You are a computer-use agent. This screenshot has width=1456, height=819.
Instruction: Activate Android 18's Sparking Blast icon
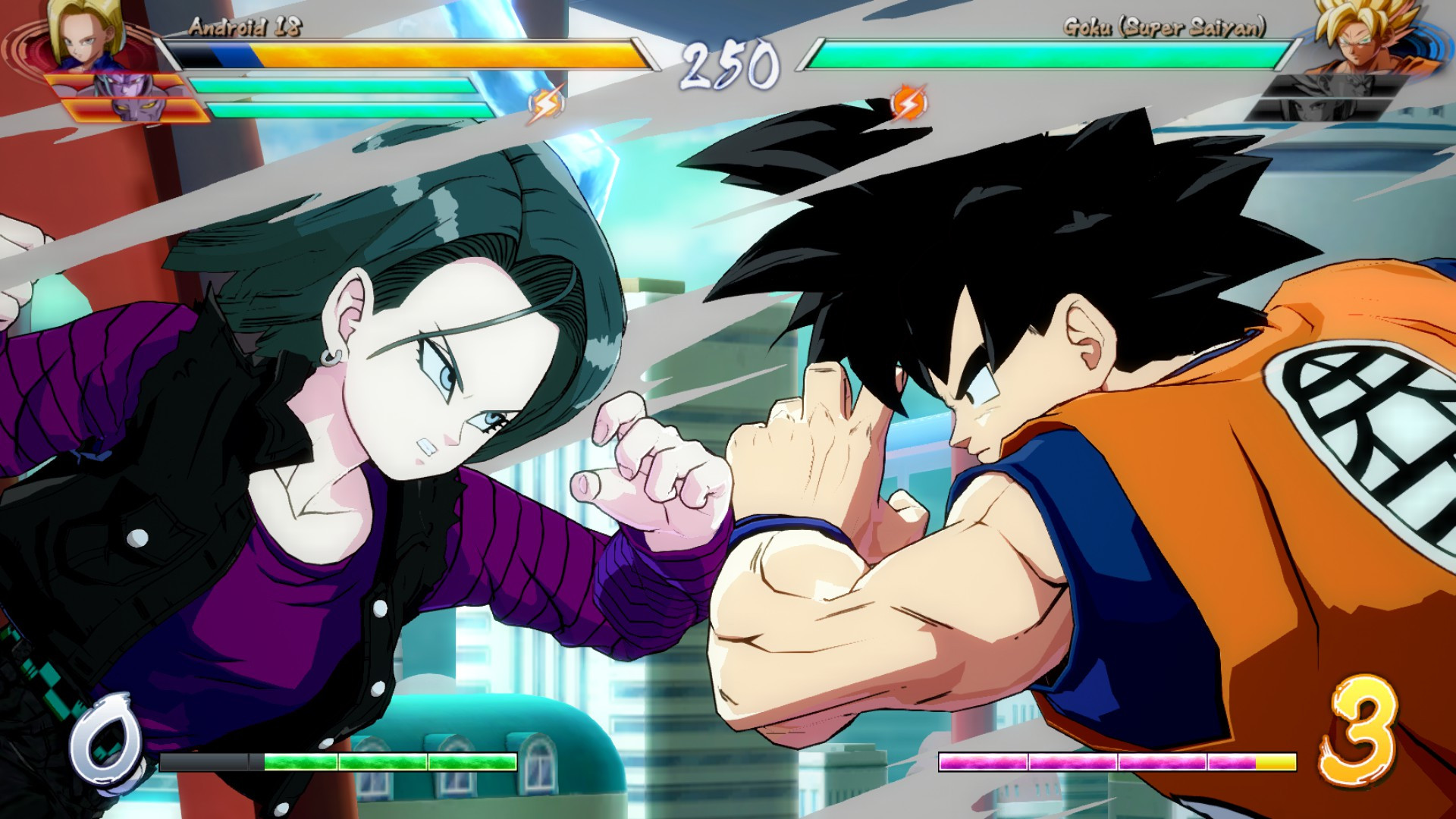546,104
